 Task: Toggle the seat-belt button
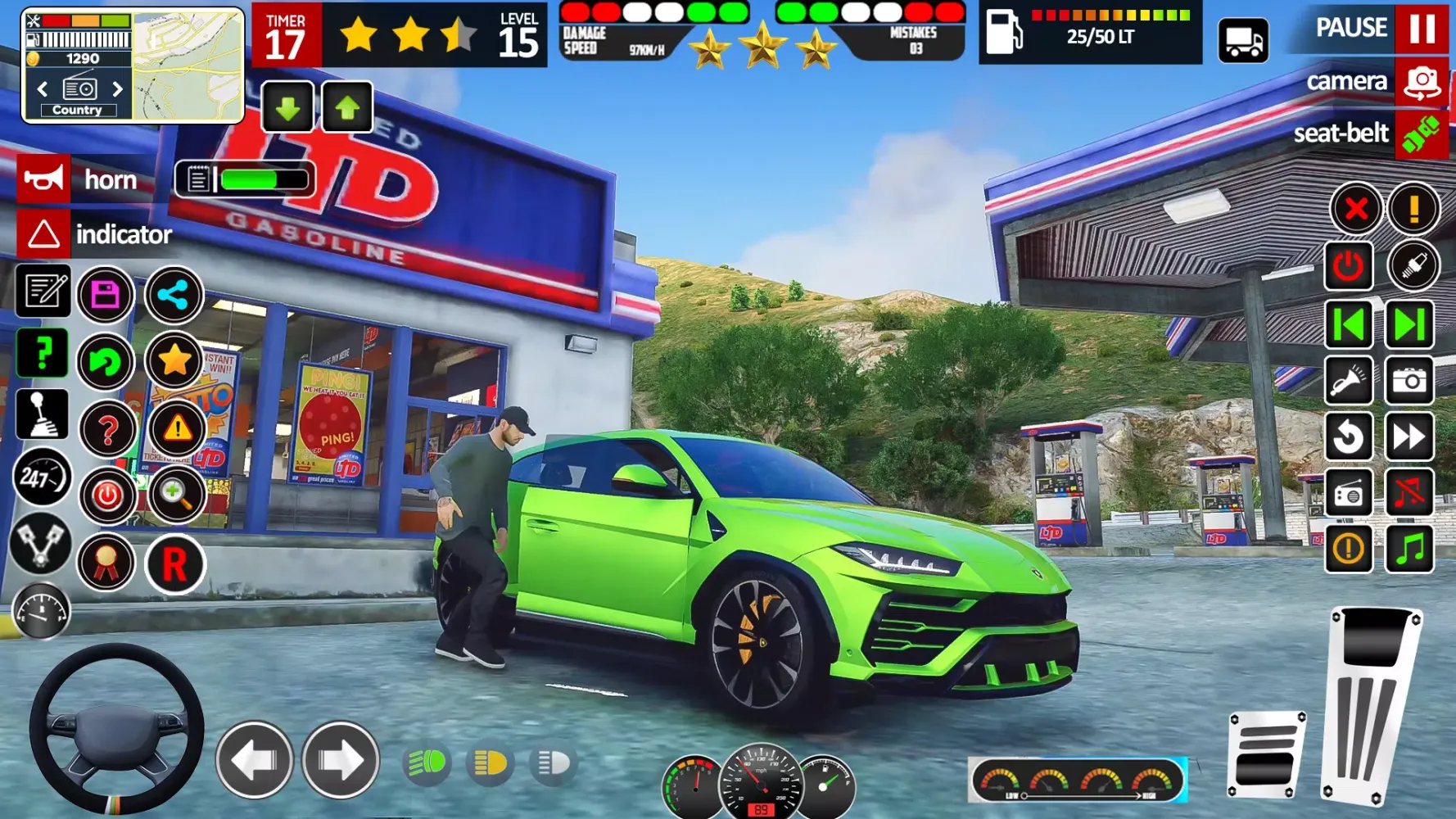click(1422, 133)
